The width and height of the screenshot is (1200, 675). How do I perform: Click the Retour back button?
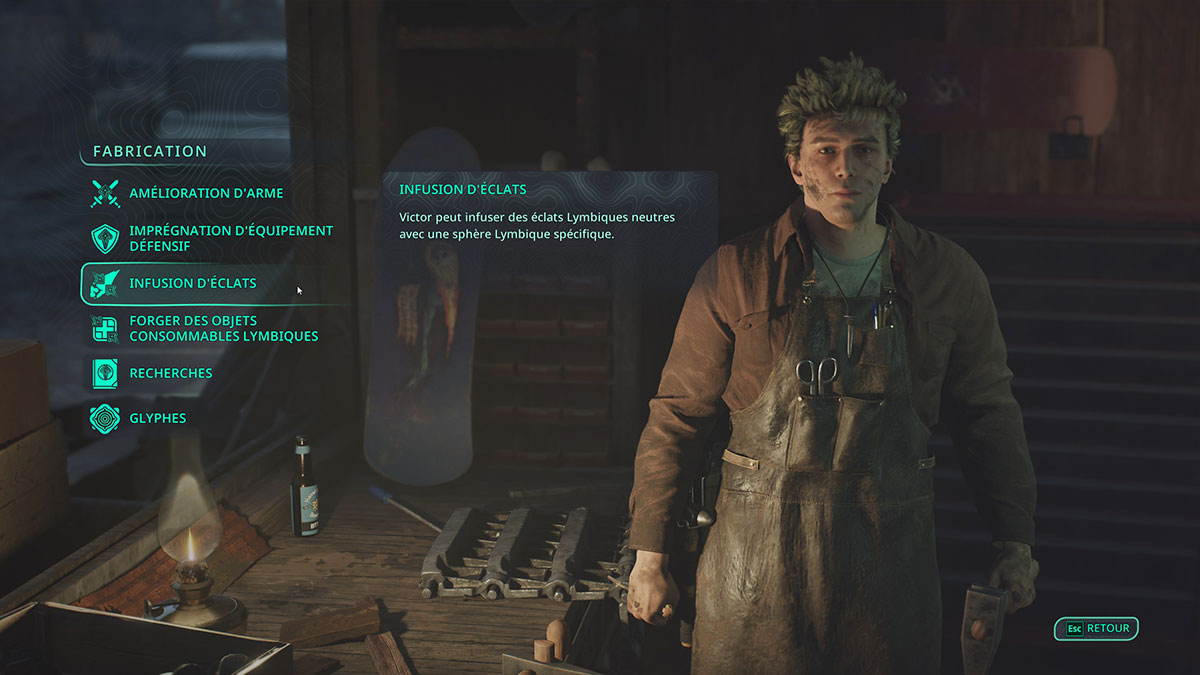pyautogui.click(x=1097, y=629)
